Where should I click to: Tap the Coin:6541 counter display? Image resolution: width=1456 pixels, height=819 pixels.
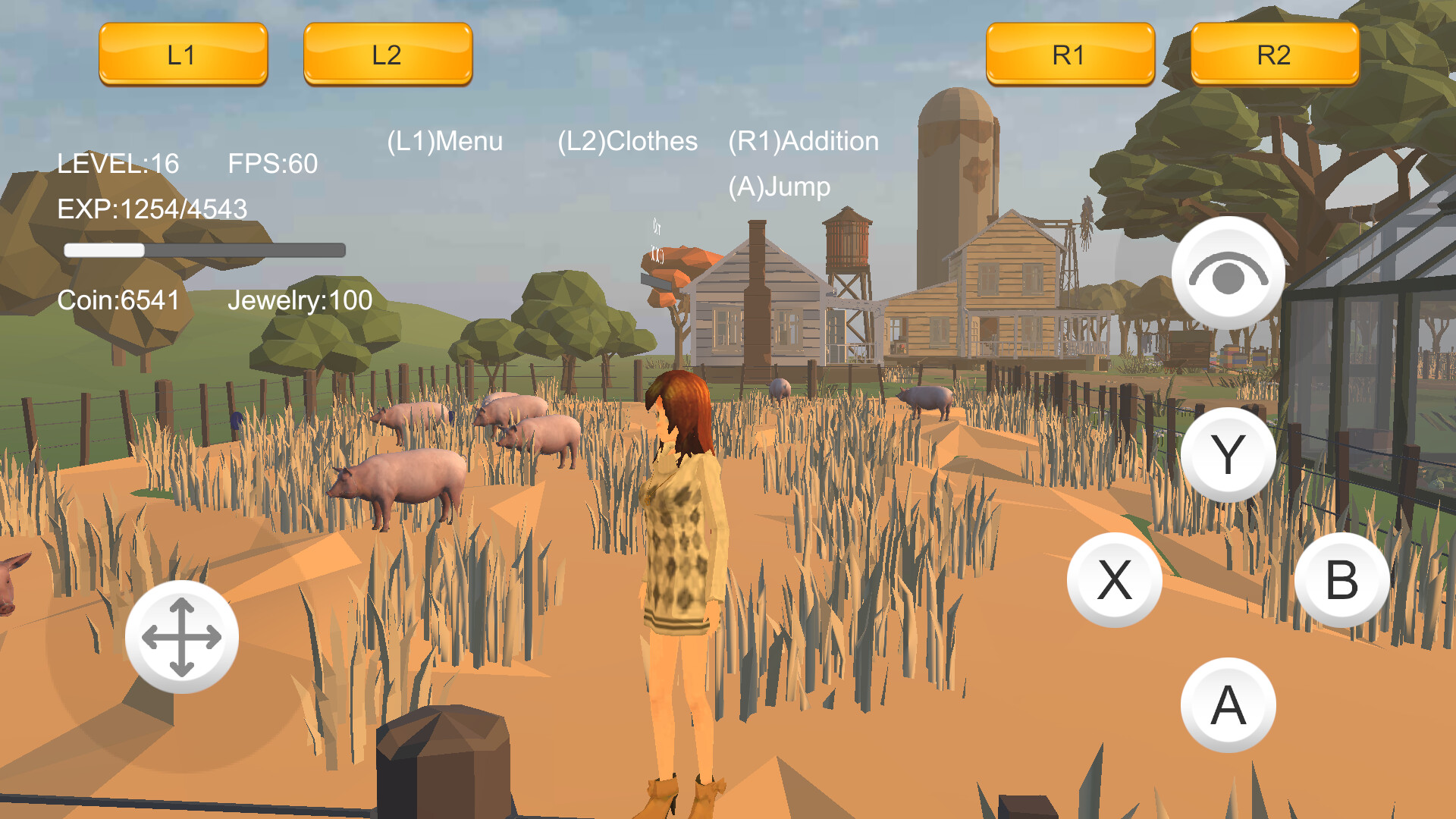(x=118, y=301)
